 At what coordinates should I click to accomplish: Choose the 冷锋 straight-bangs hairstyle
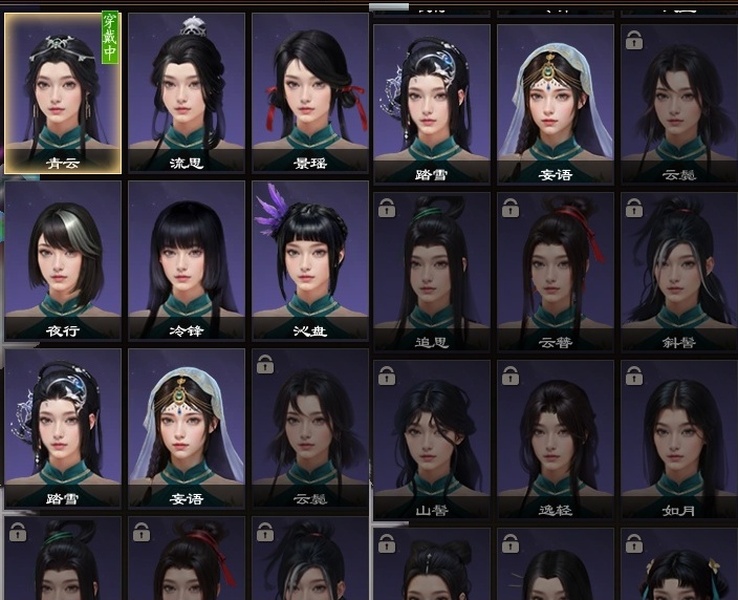coord(186,258)
